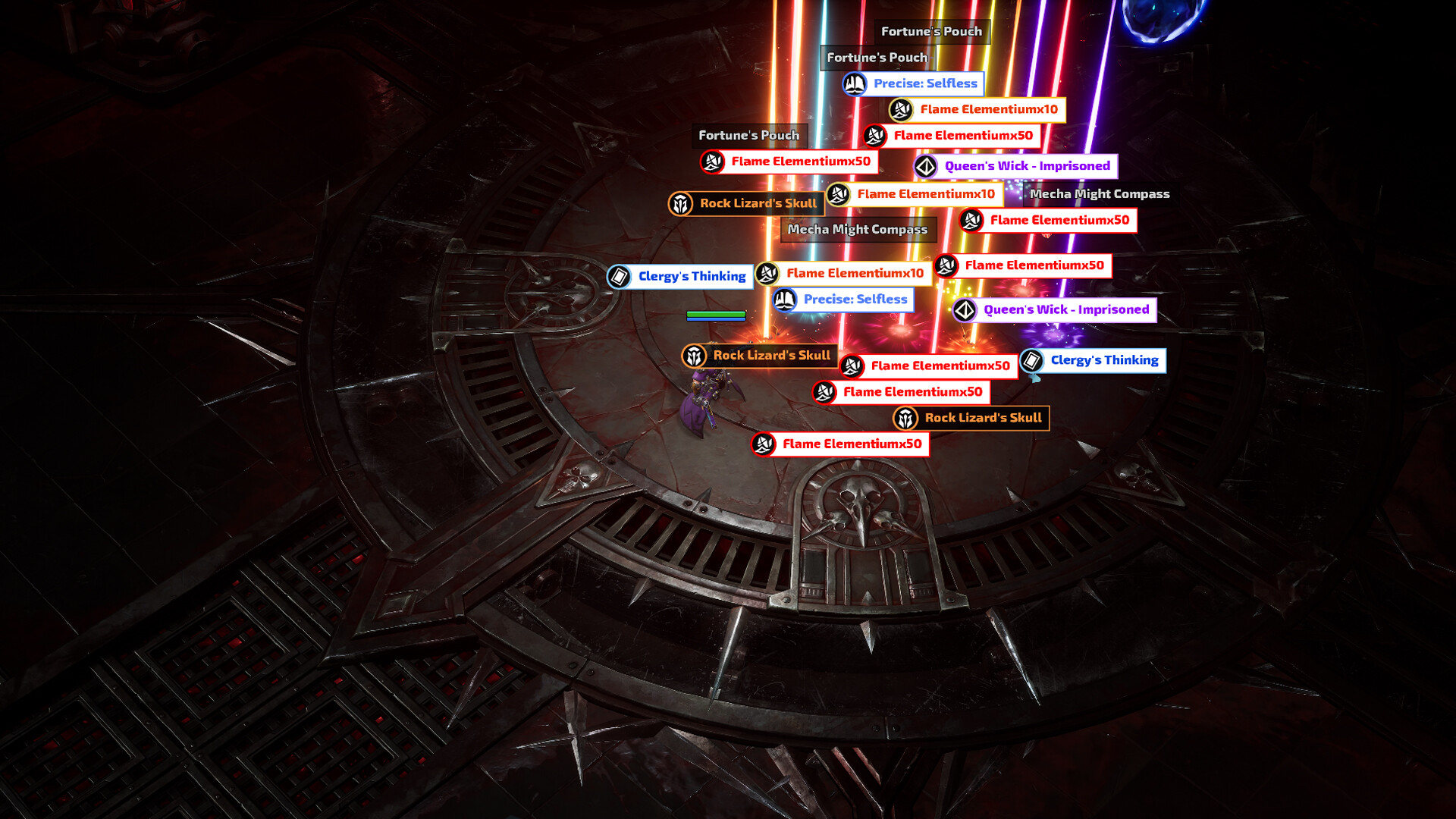The height and width of the screenshot is (819, 1456).
Task: Click the blue Precise: Selfless tome icon
Action: pos(854,84)
